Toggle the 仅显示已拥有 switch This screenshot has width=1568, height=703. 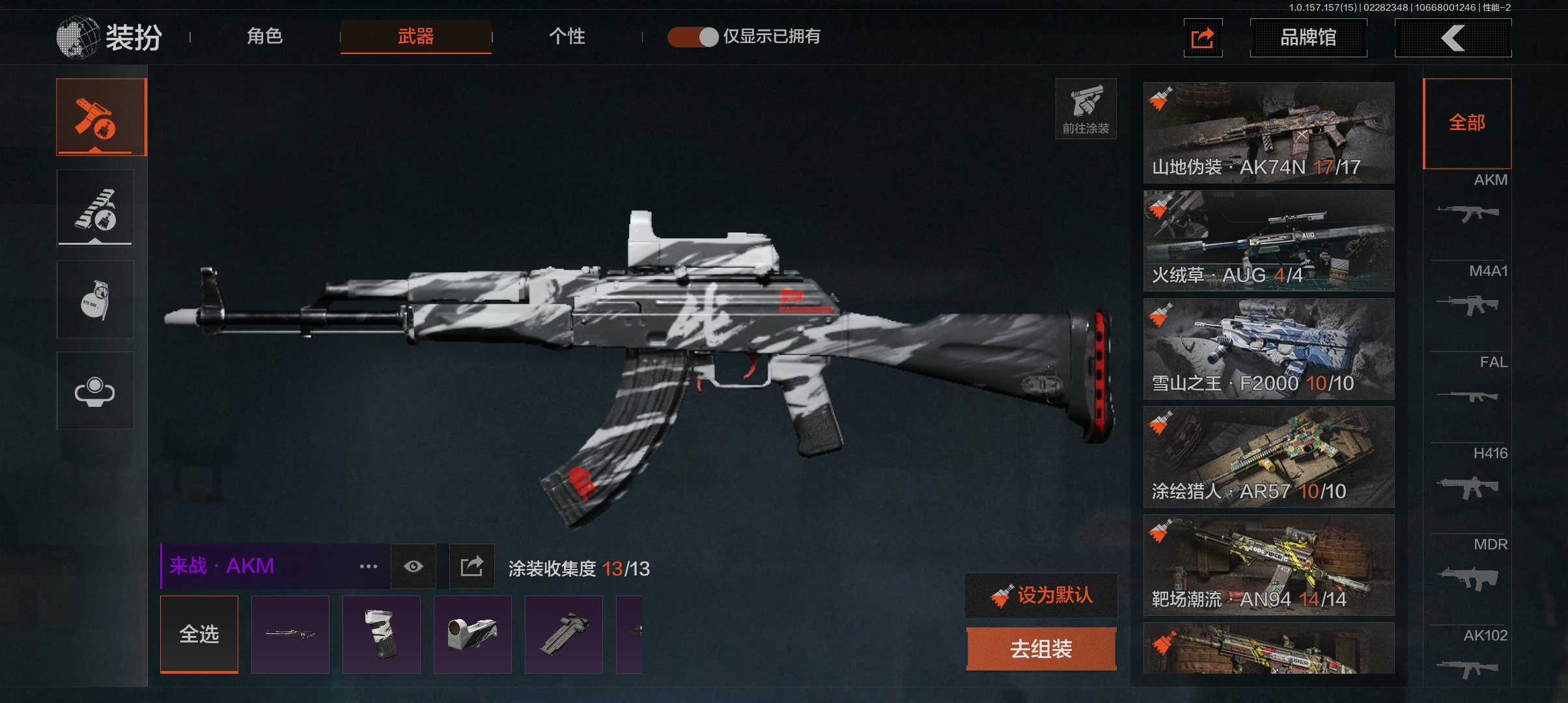pos(693,36)
